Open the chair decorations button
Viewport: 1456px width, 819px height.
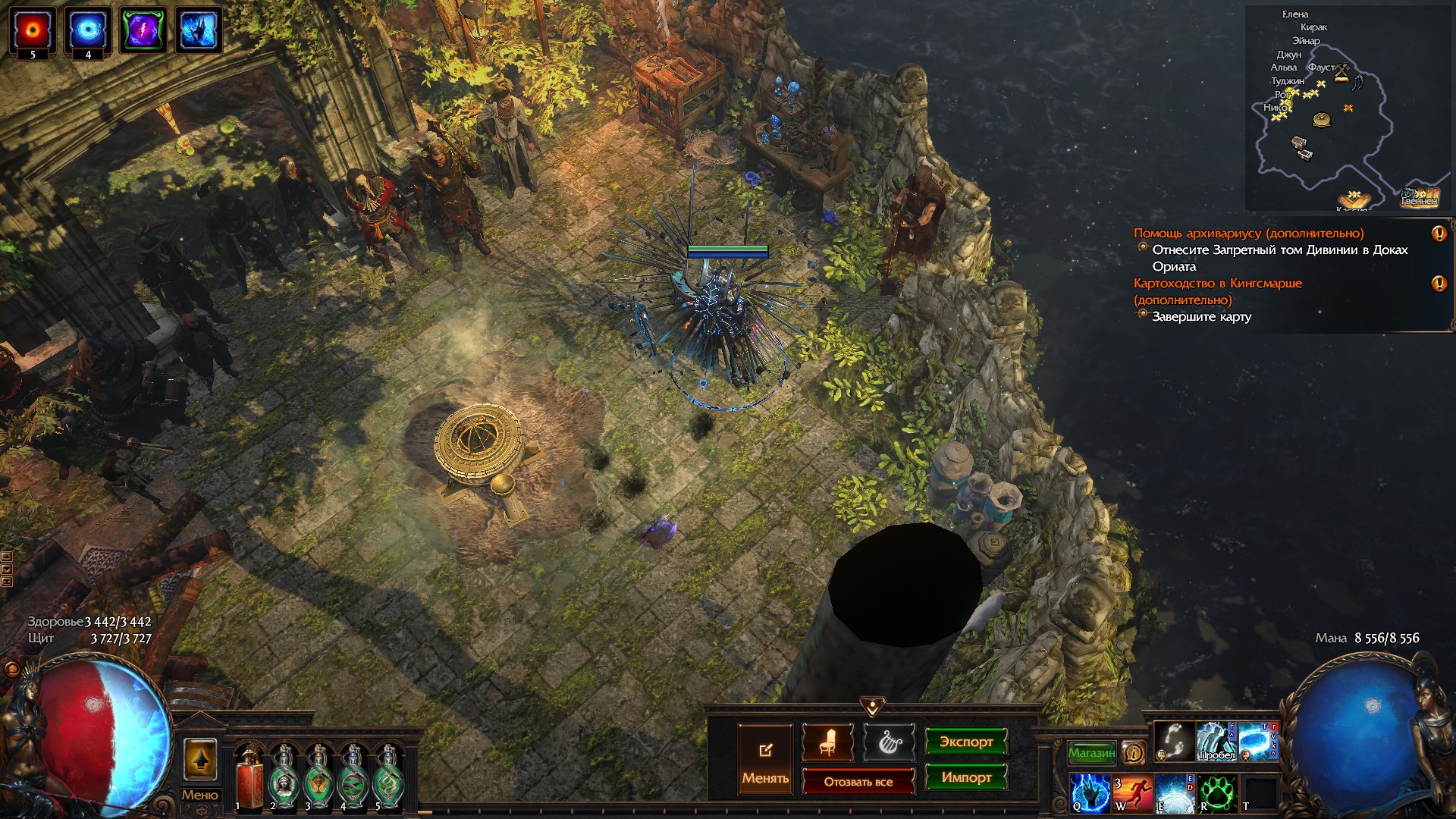click(x=827, y=742)
